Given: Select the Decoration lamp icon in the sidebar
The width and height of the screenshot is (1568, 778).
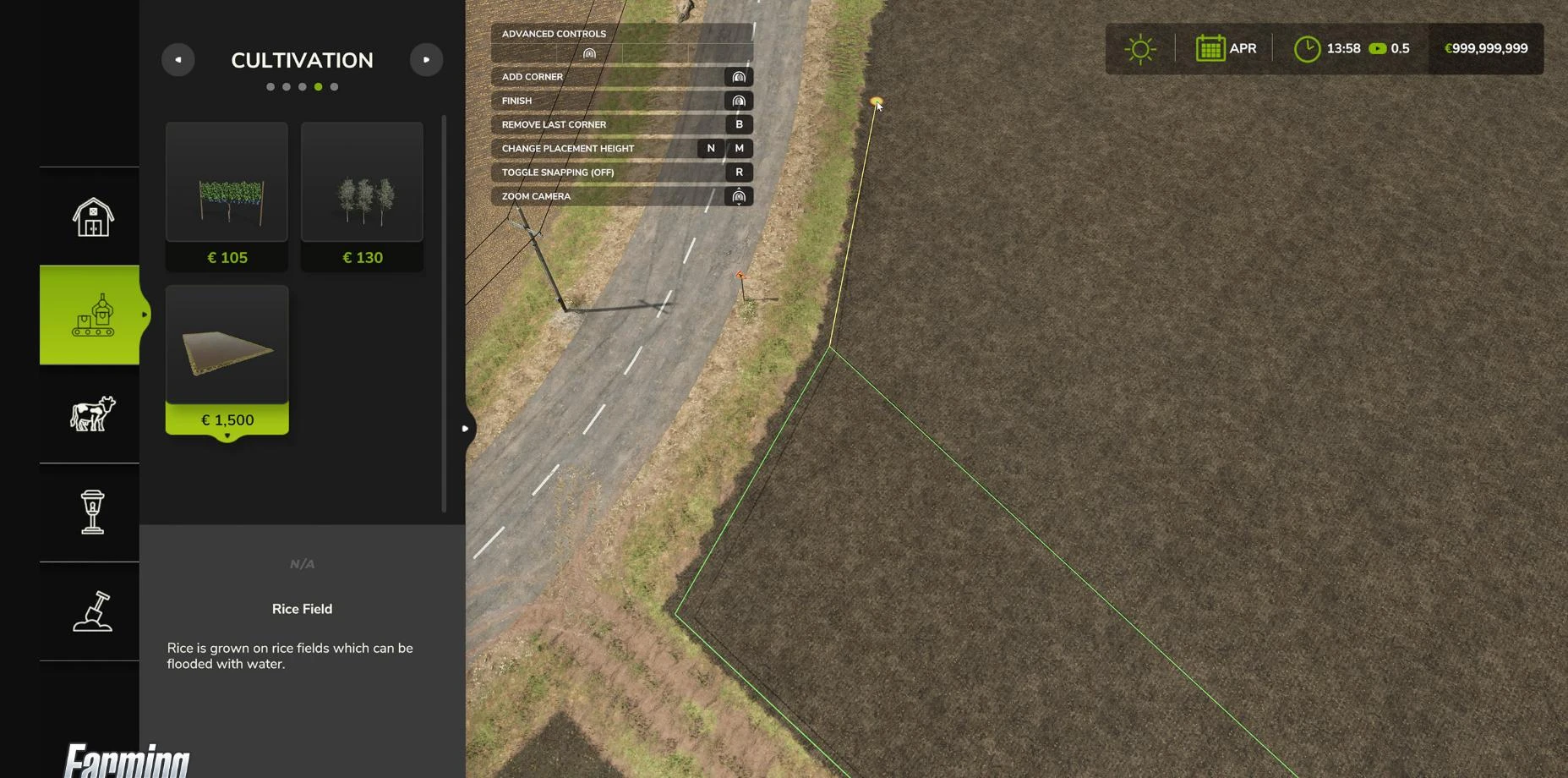Looking at the screenshot, I should coord(92,512).
